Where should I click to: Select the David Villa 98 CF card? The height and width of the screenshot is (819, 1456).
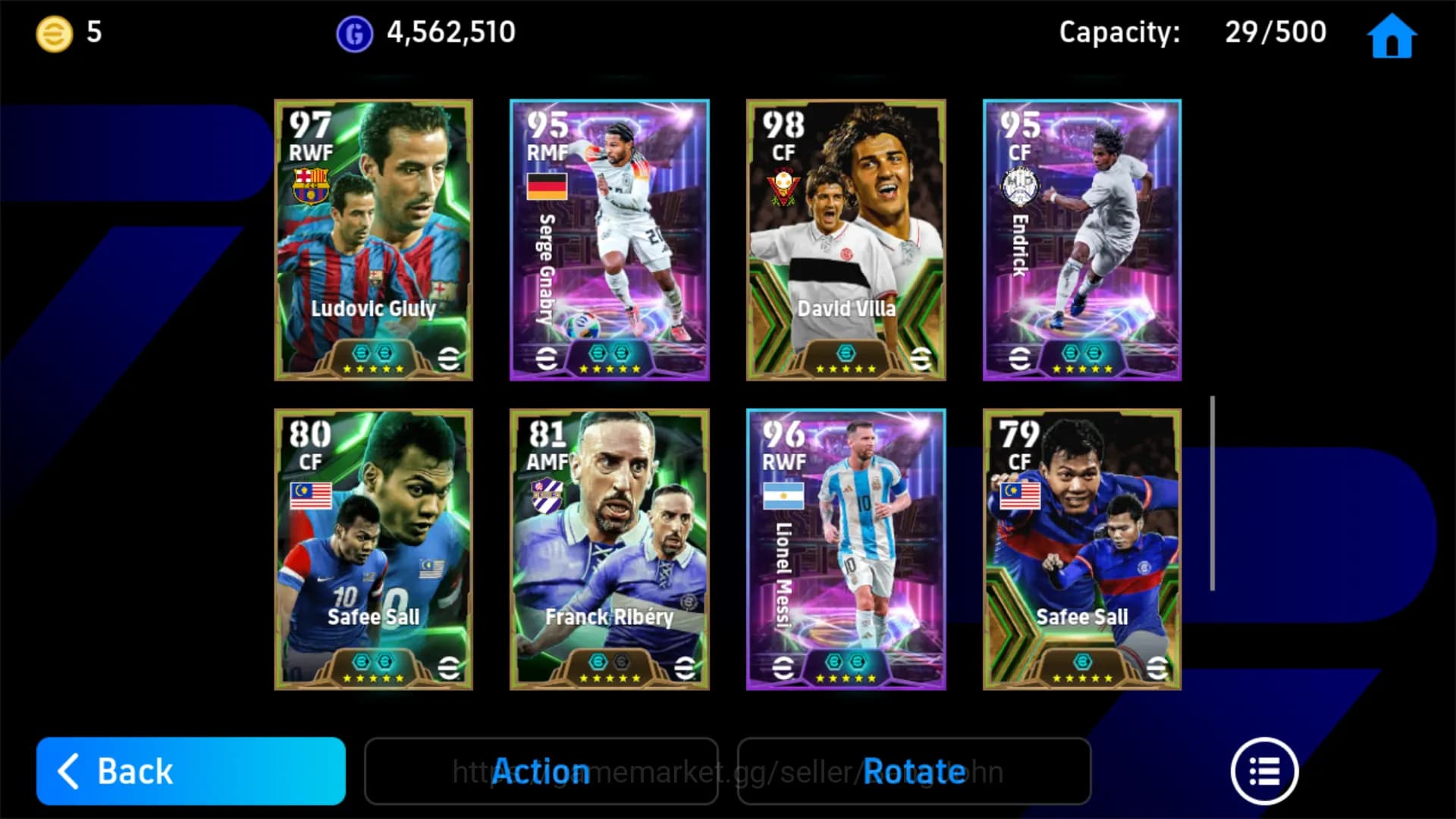pos(845,239)
